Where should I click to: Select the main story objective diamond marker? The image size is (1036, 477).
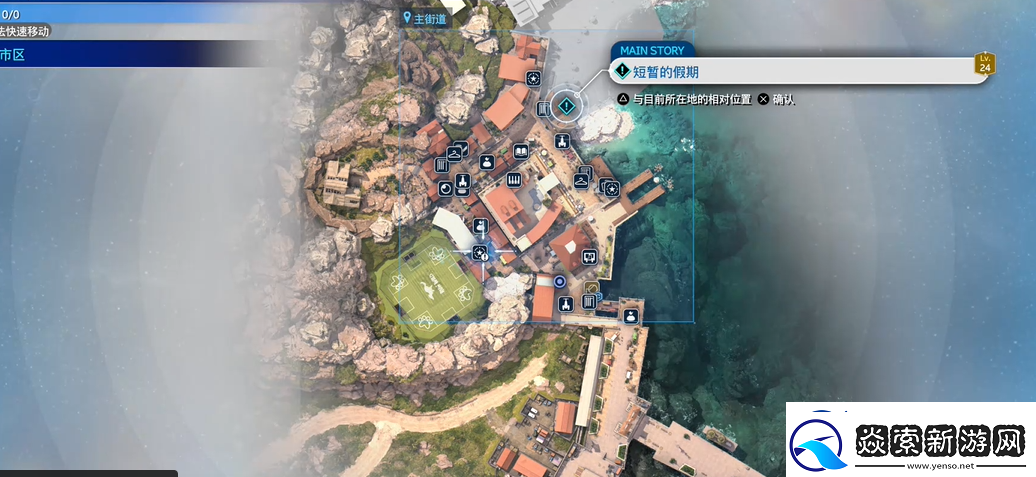click(x=566, y=105)
